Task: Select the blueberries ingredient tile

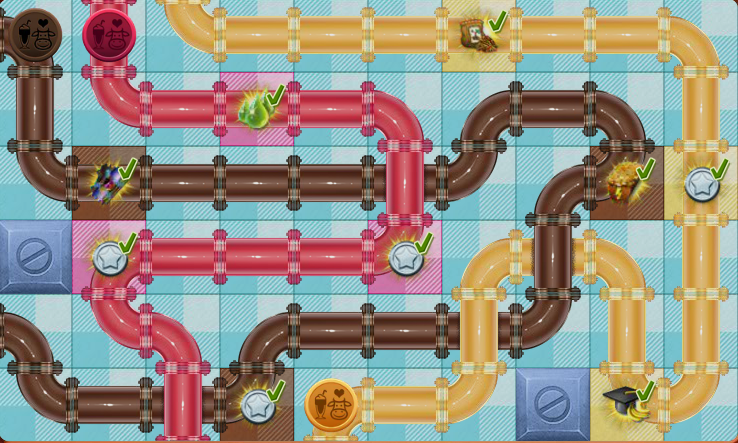Action: (108, 183)
